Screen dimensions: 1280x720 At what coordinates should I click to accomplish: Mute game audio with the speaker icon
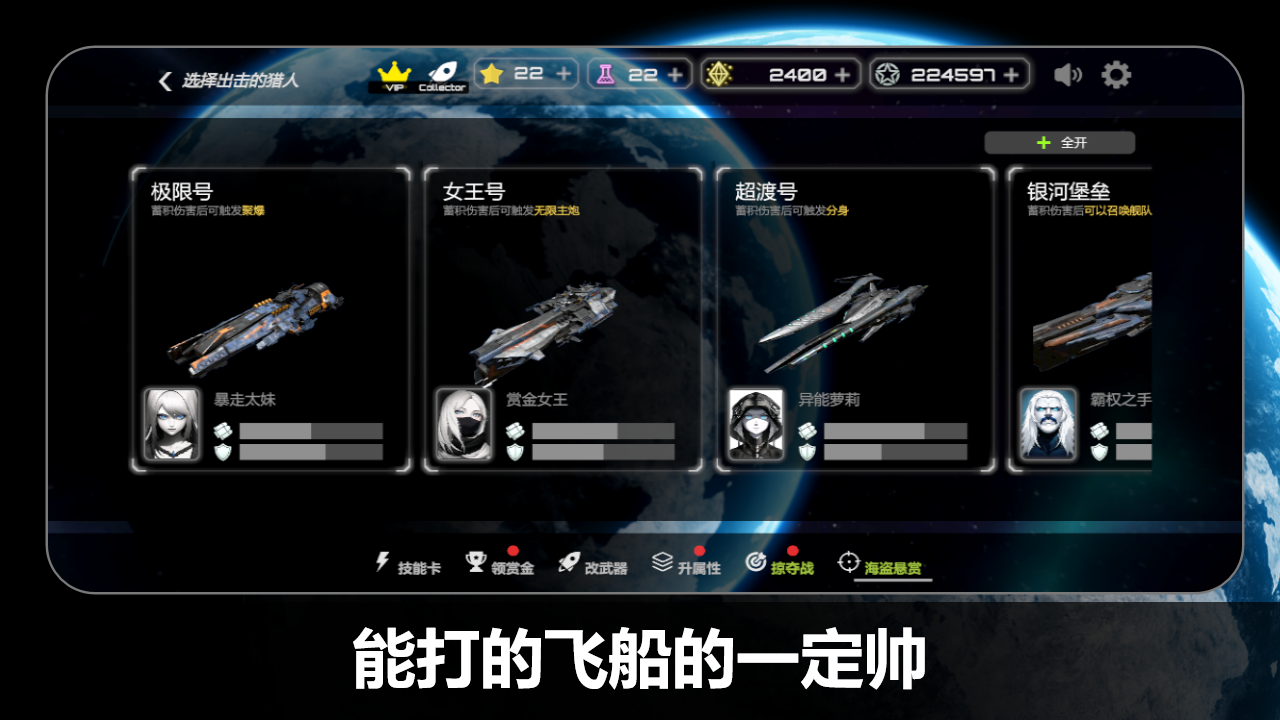[x=1069, y=74]
